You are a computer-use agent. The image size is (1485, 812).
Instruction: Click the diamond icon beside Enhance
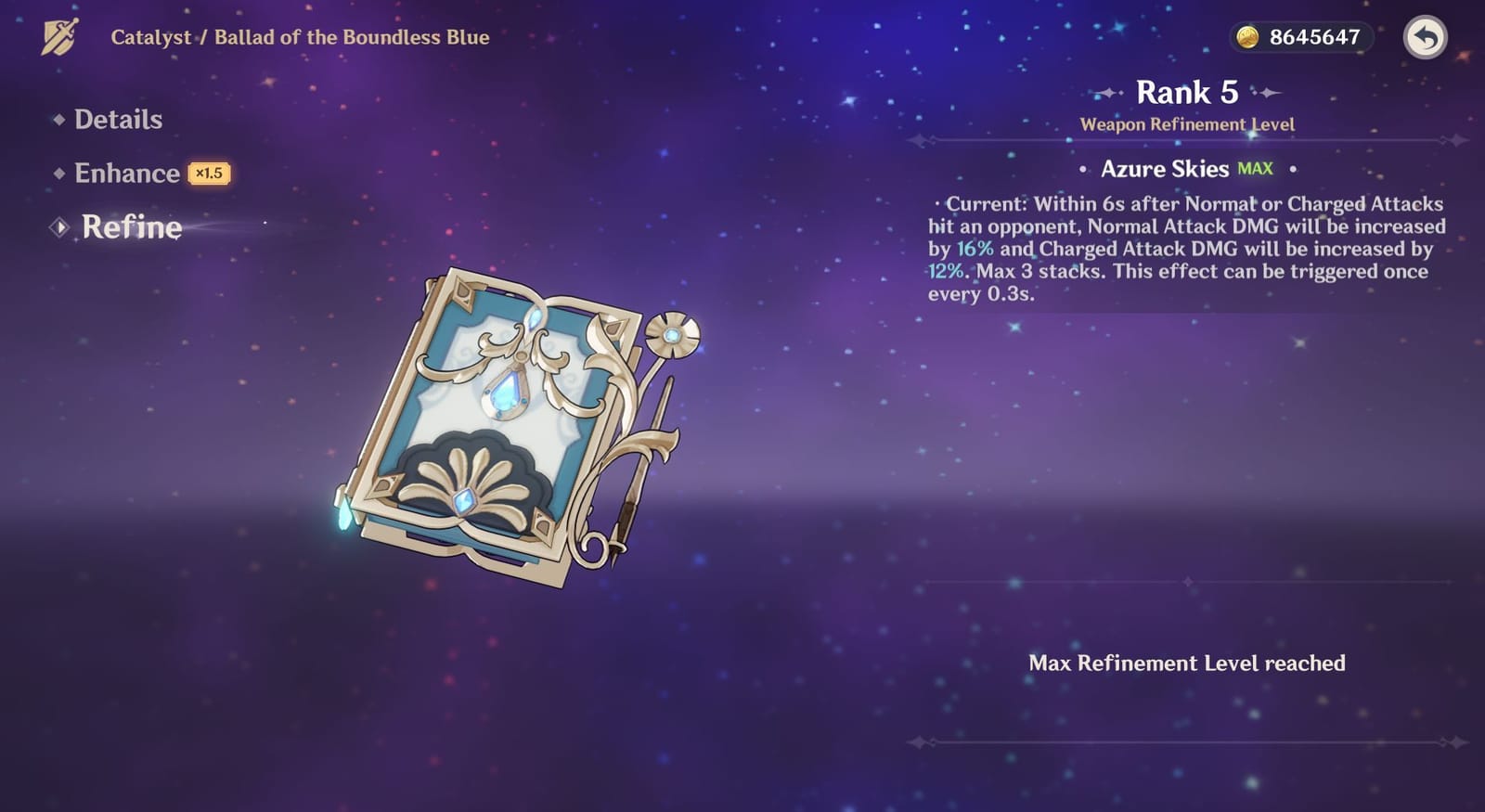click(58, 174)
